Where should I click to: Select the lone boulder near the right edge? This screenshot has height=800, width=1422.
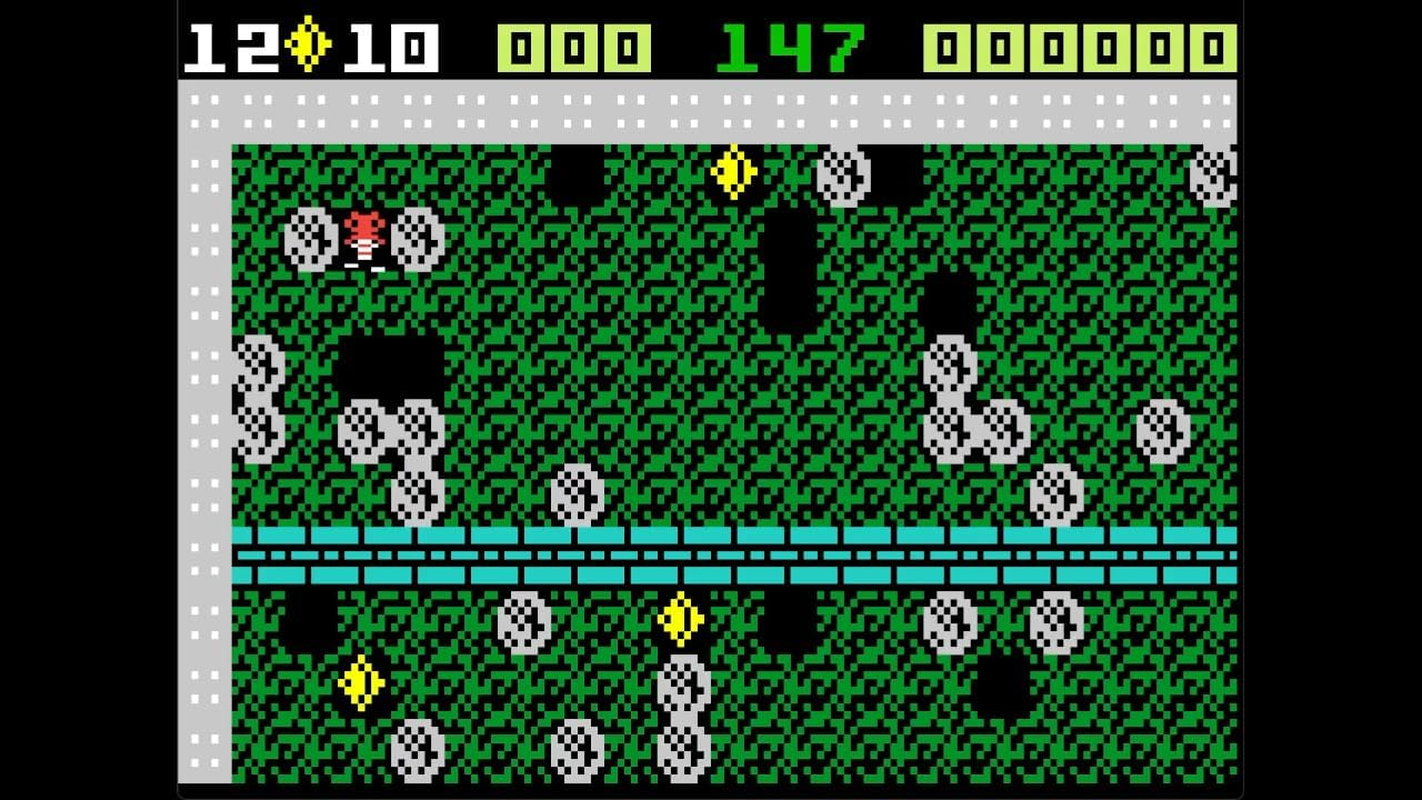(x=1160, y=432)
